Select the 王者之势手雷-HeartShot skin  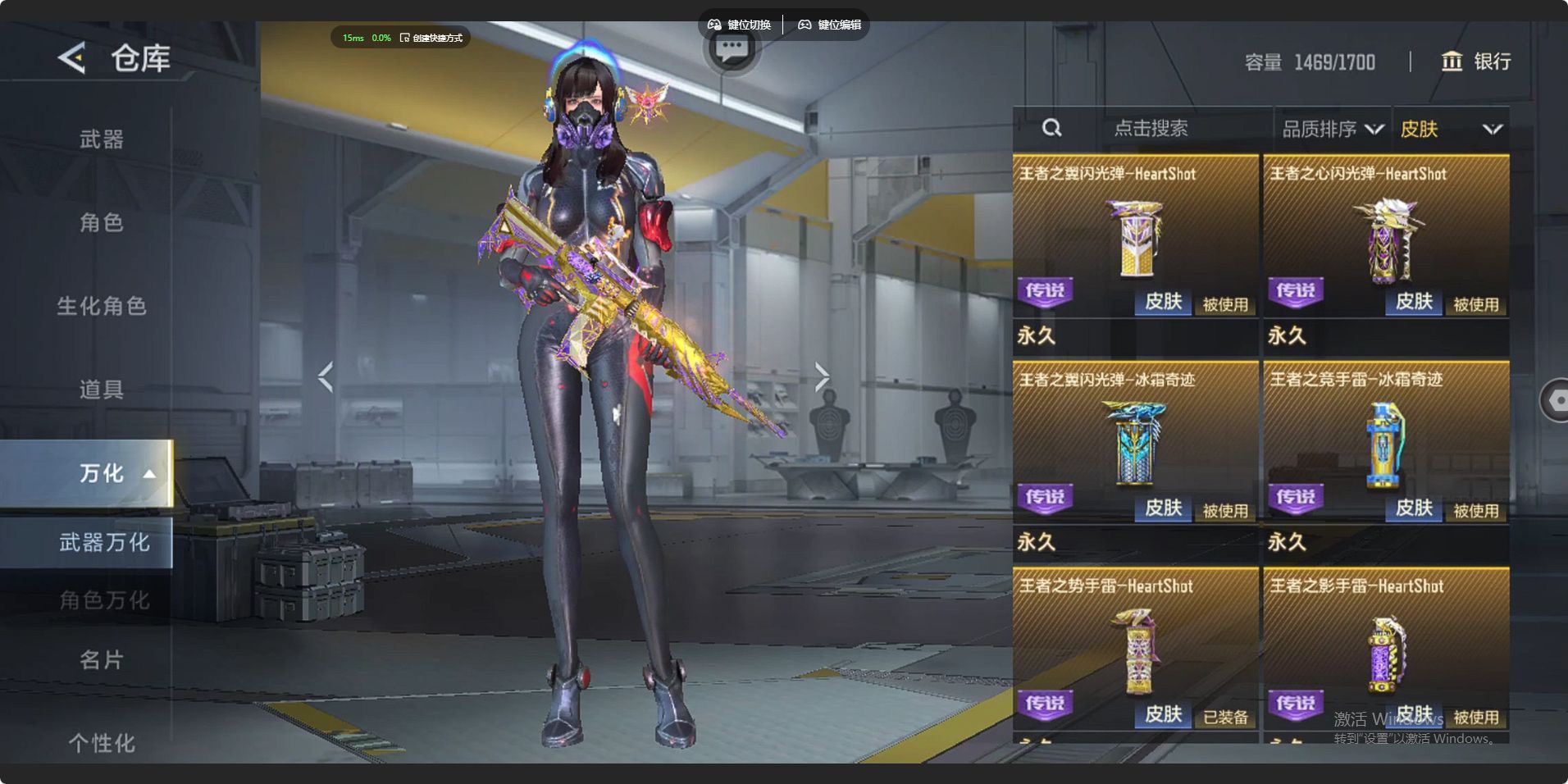pos(1136,650)
